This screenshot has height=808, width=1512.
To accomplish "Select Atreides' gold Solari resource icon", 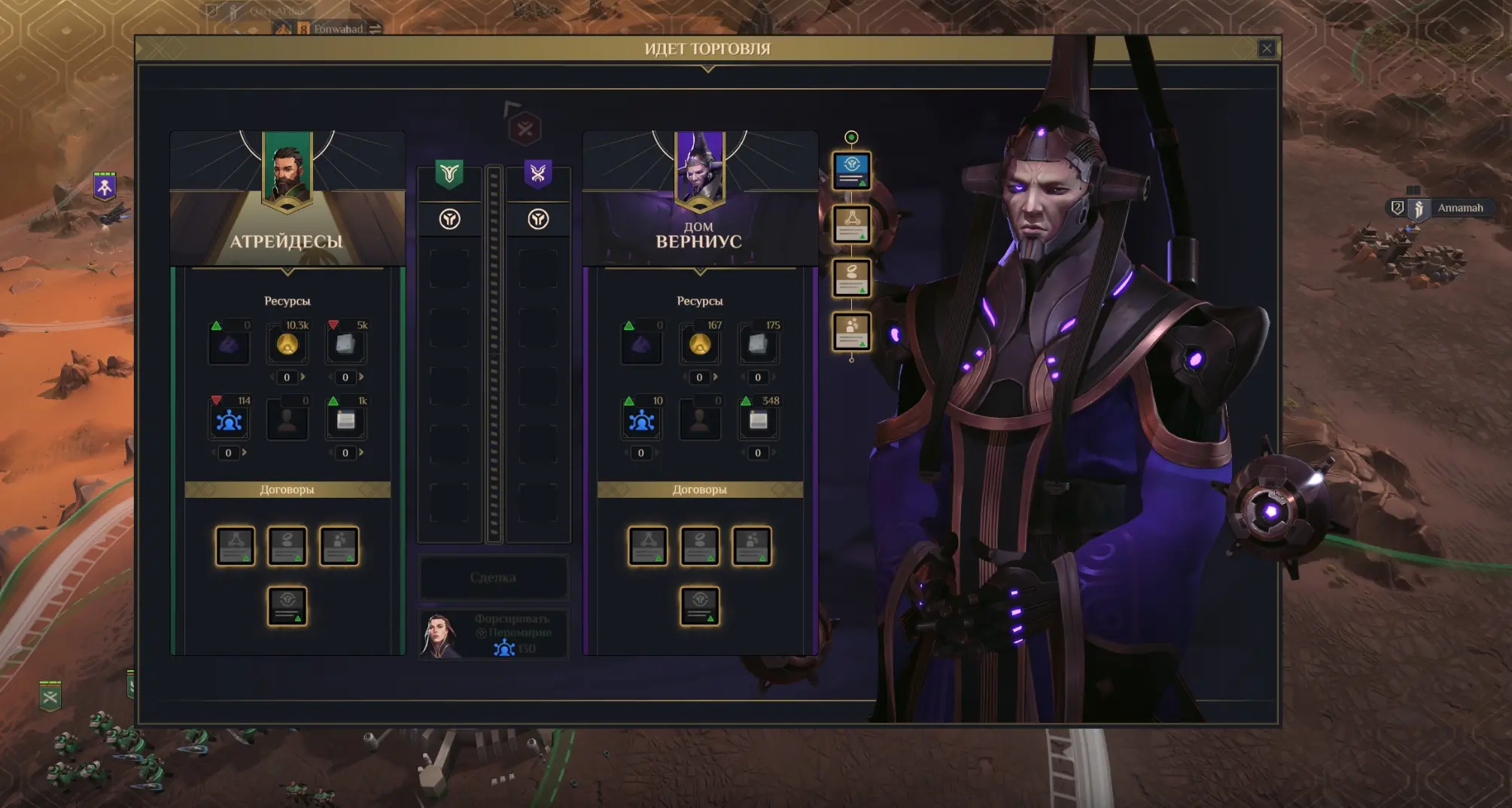I will pos(287,346).
